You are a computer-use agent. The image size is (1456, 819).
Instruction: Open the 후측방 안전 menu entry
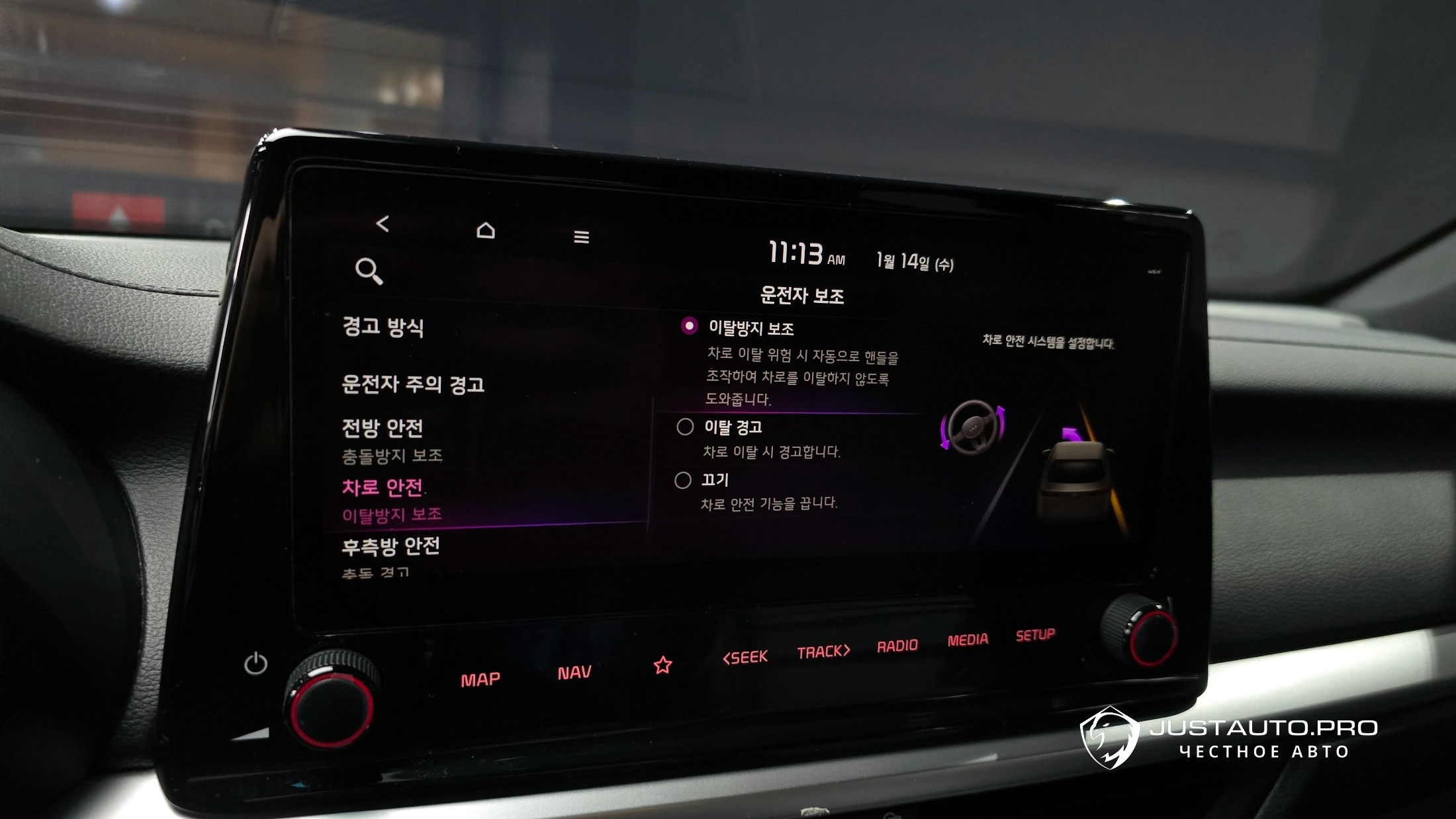coord(390,546)
